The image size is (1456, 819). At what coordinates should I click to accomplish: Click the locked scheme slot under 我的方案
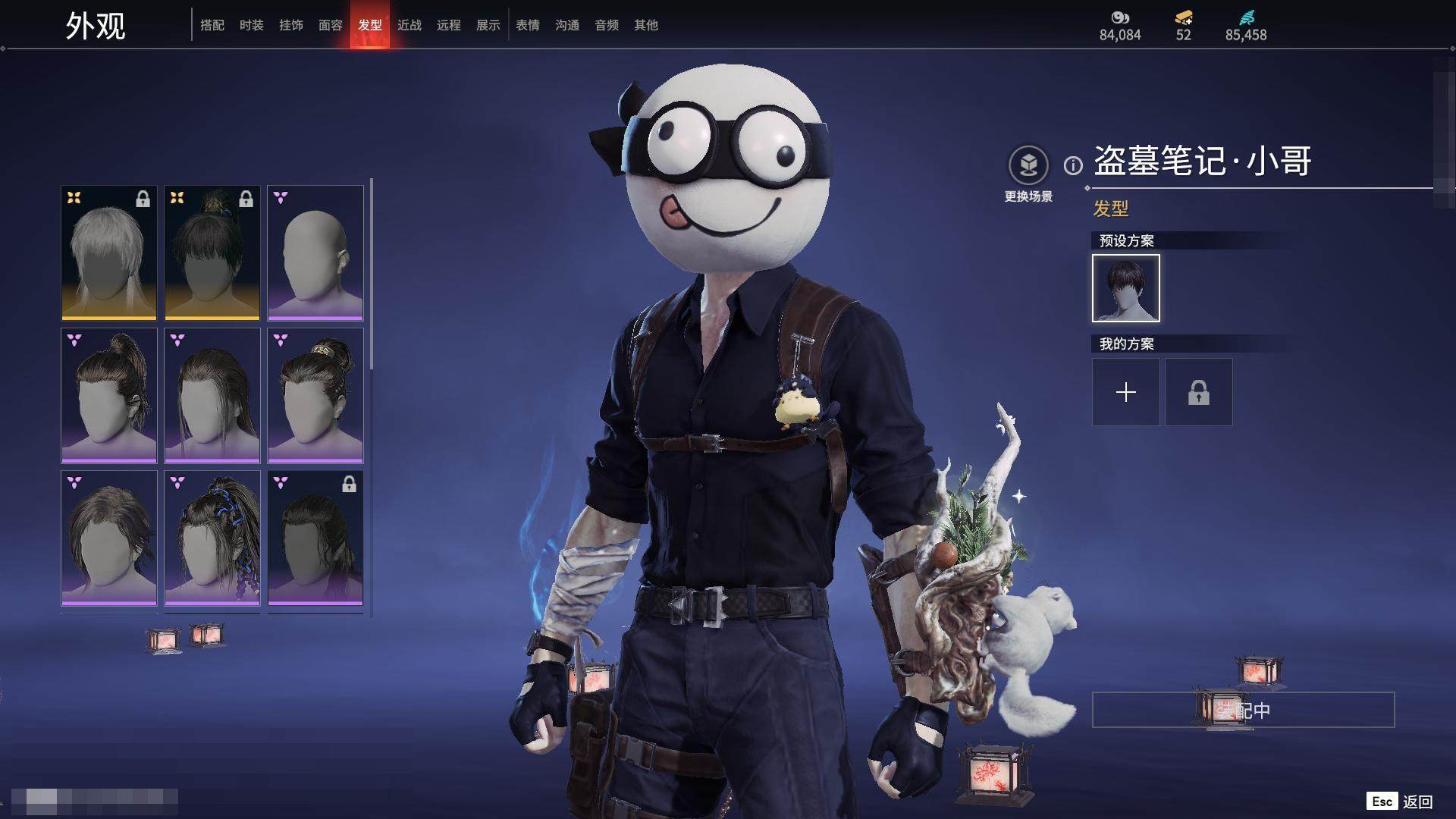coord(1199,392)
